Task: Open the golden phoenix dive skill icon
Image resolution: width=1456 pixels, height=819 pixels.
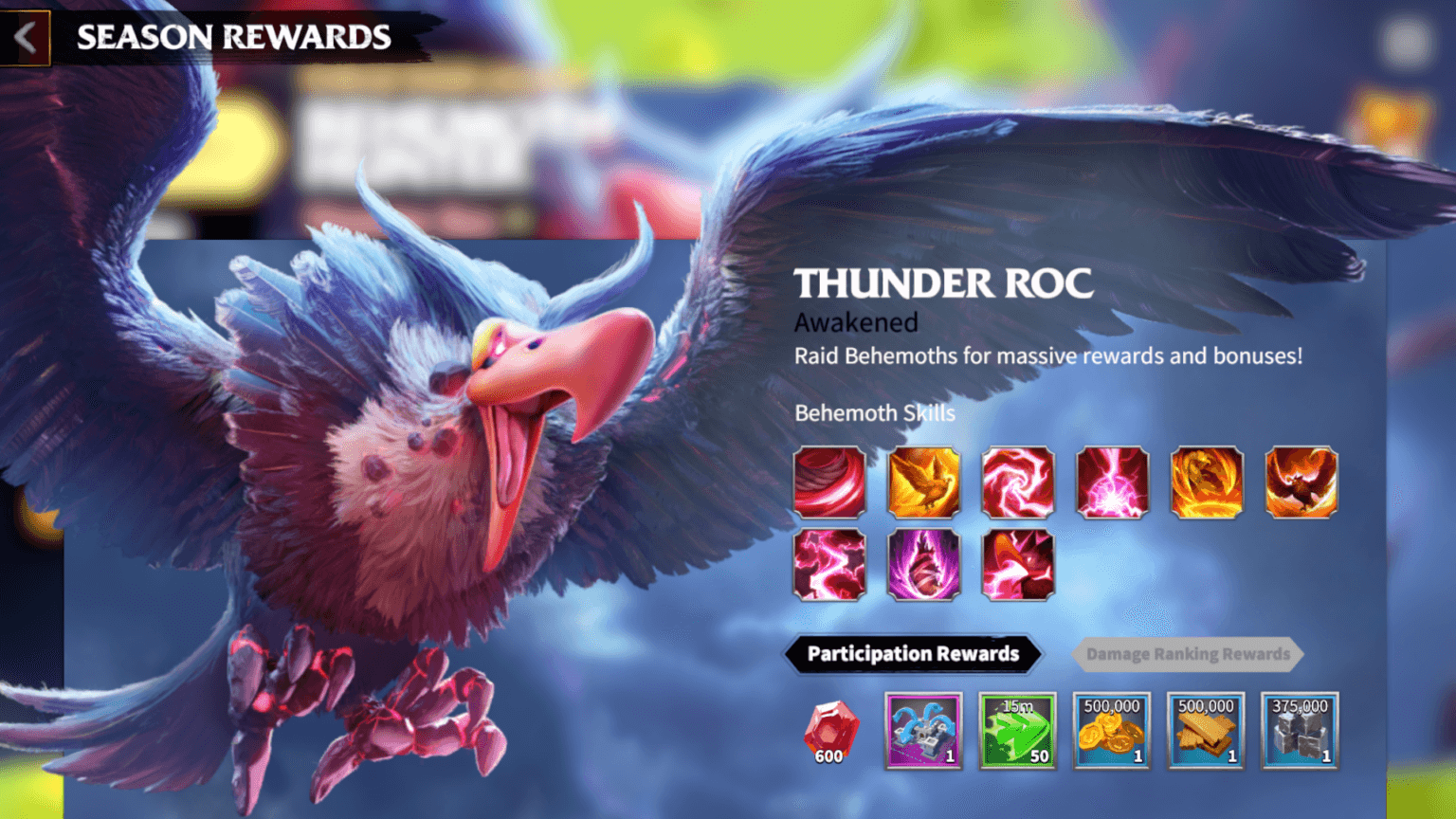Action: point(923,482)
